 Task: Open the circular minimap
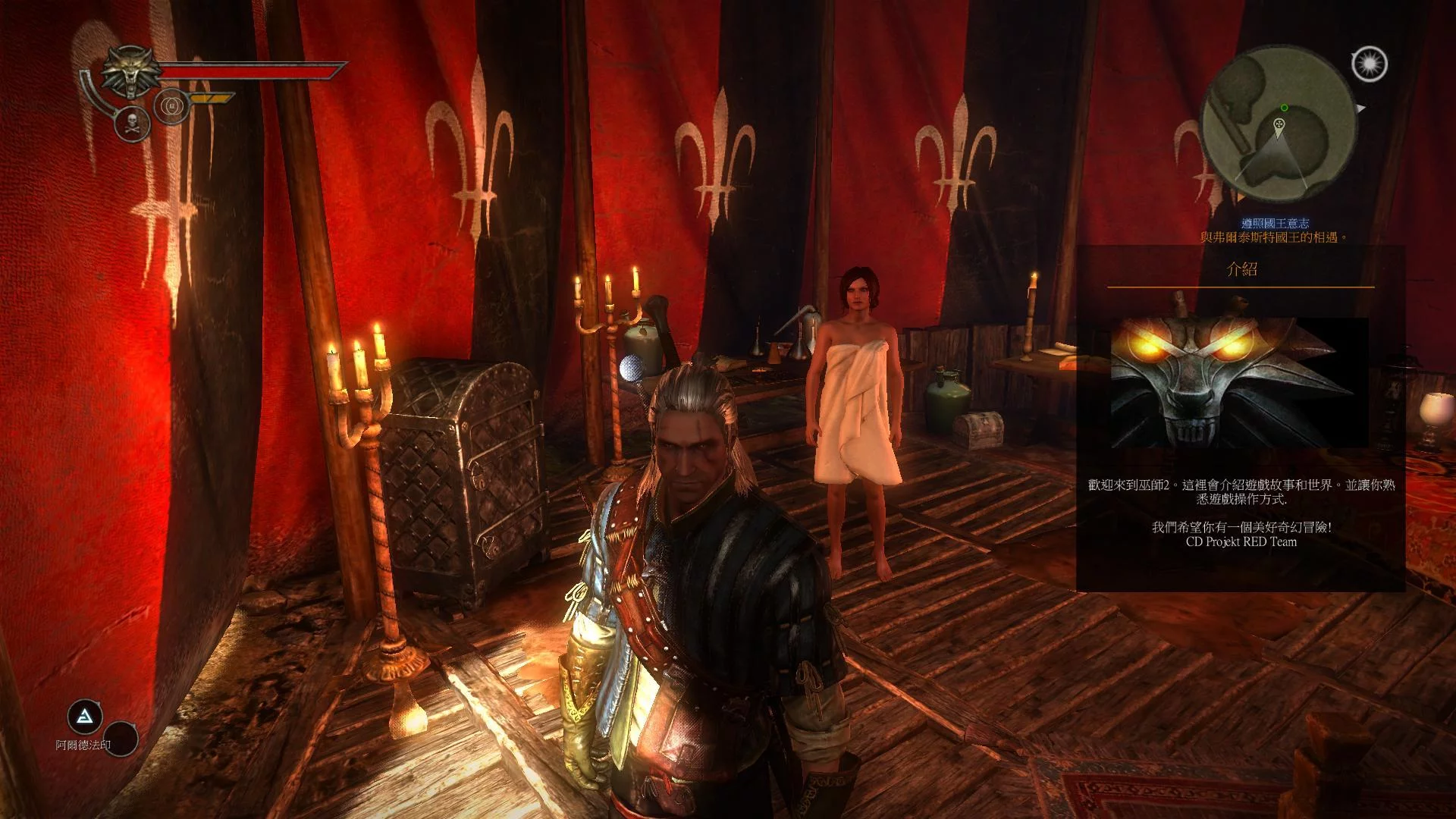coord(1278,122)
